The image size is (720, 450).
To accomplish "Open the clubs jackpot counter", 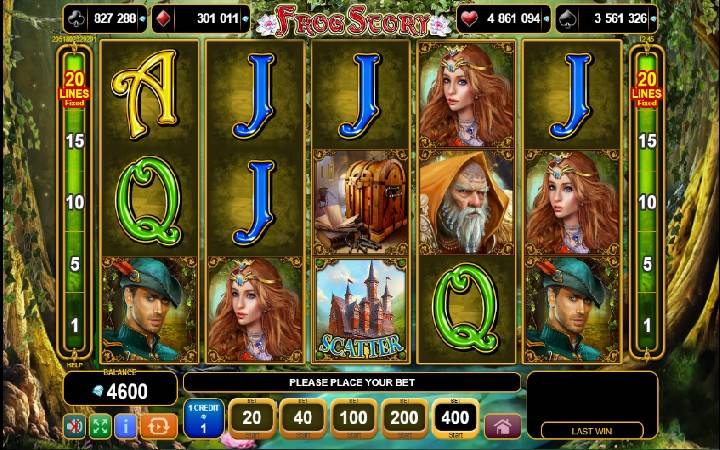I will coord(105,17).
